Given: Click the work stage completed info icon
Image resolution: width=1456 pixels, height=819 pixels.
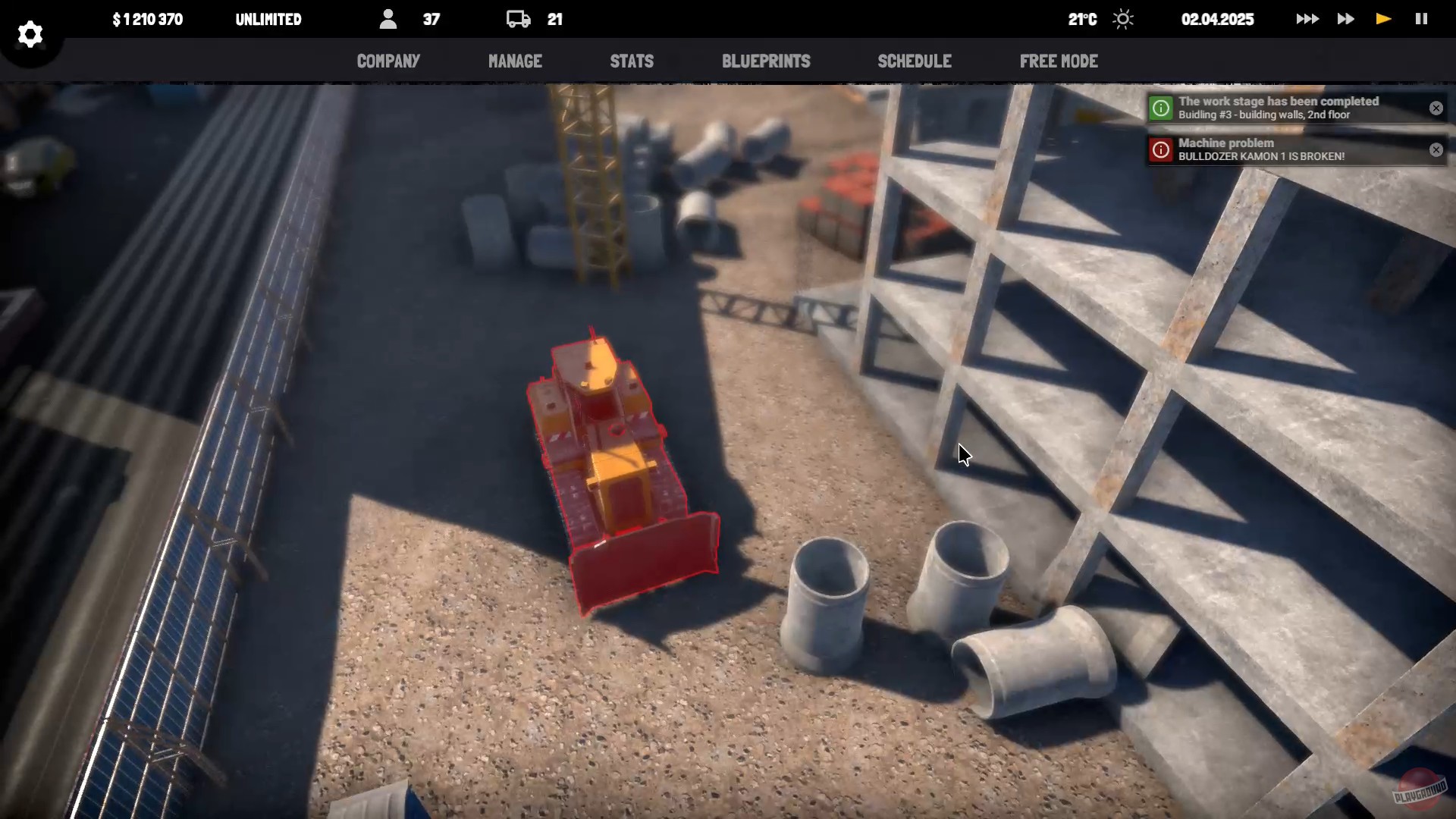Looking at the screenshot, I should [x=1160, y=108].
